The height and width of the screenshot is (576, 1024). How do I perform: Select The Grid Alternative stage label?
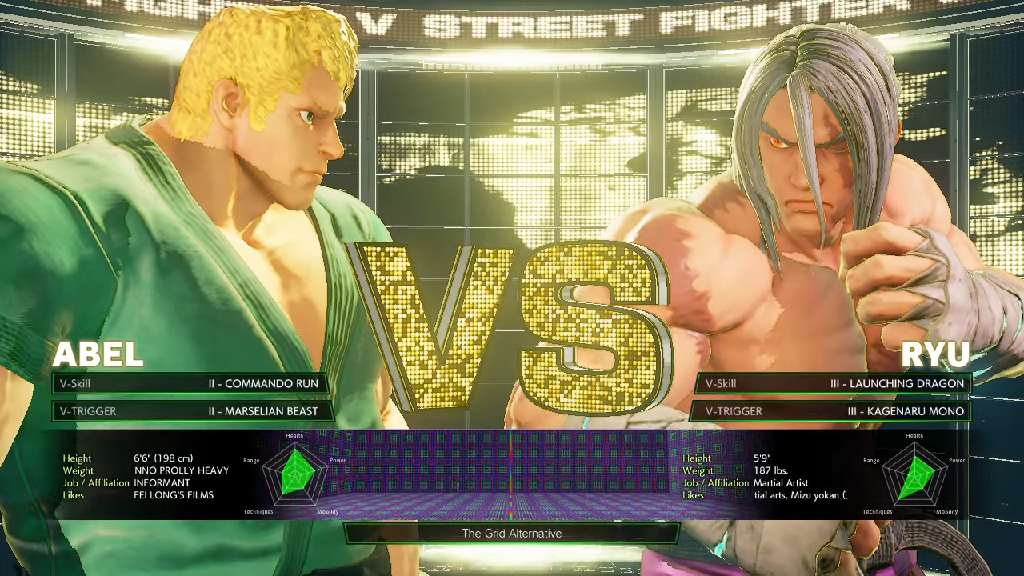coord(511,534)
